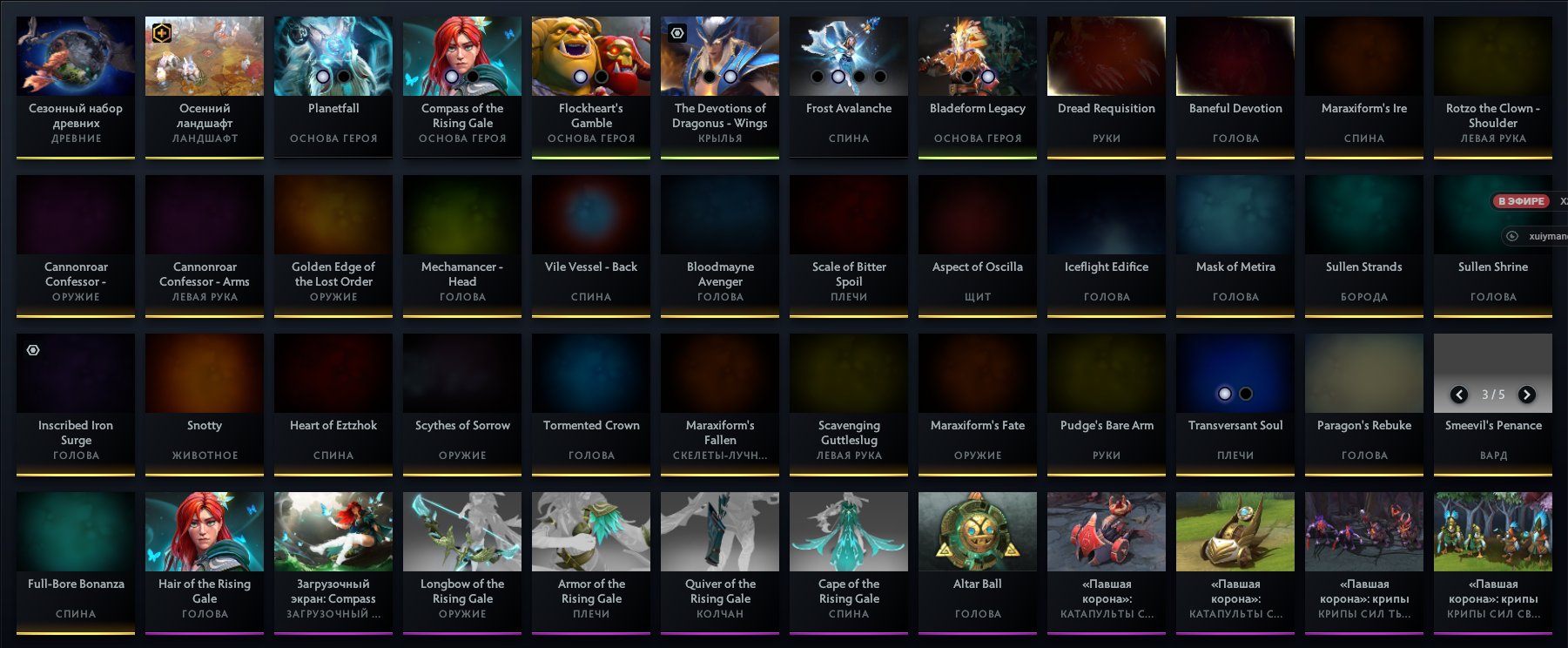Click the previous arrow on Smeevil's Penance ward
The width and height of the screenshot is (1568, 648).
(x=1459, y=394)
